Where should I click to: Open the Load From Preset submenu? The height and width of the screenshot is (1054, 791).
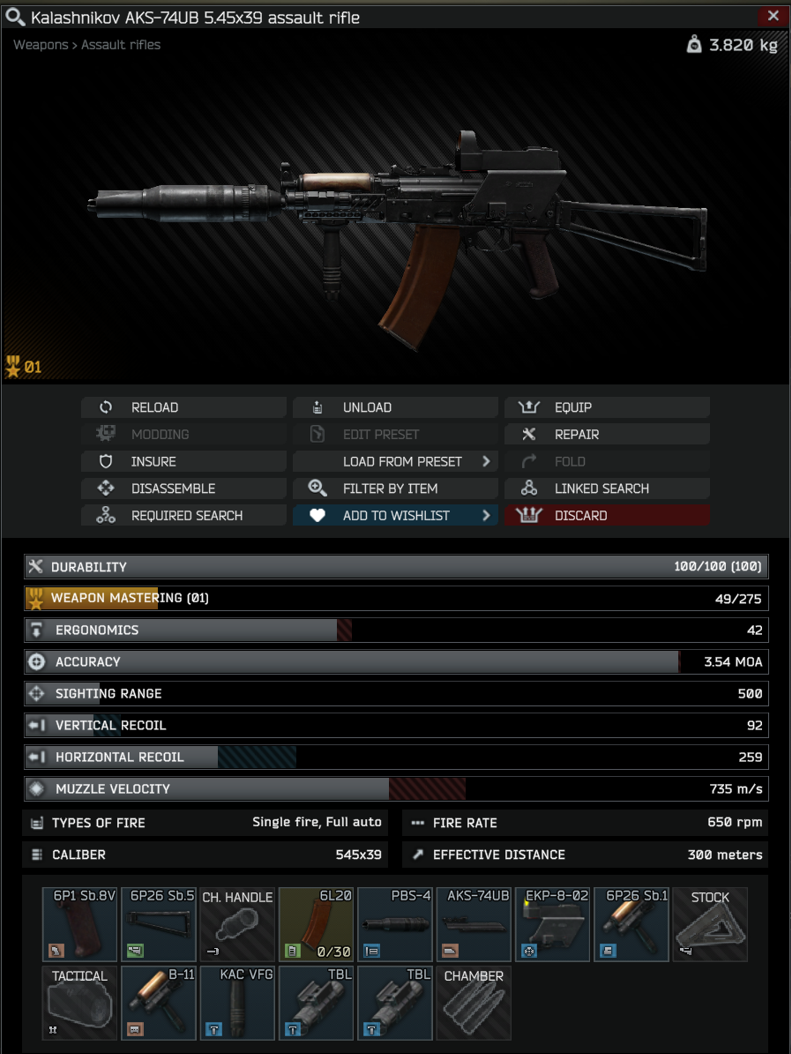point(395,462)
